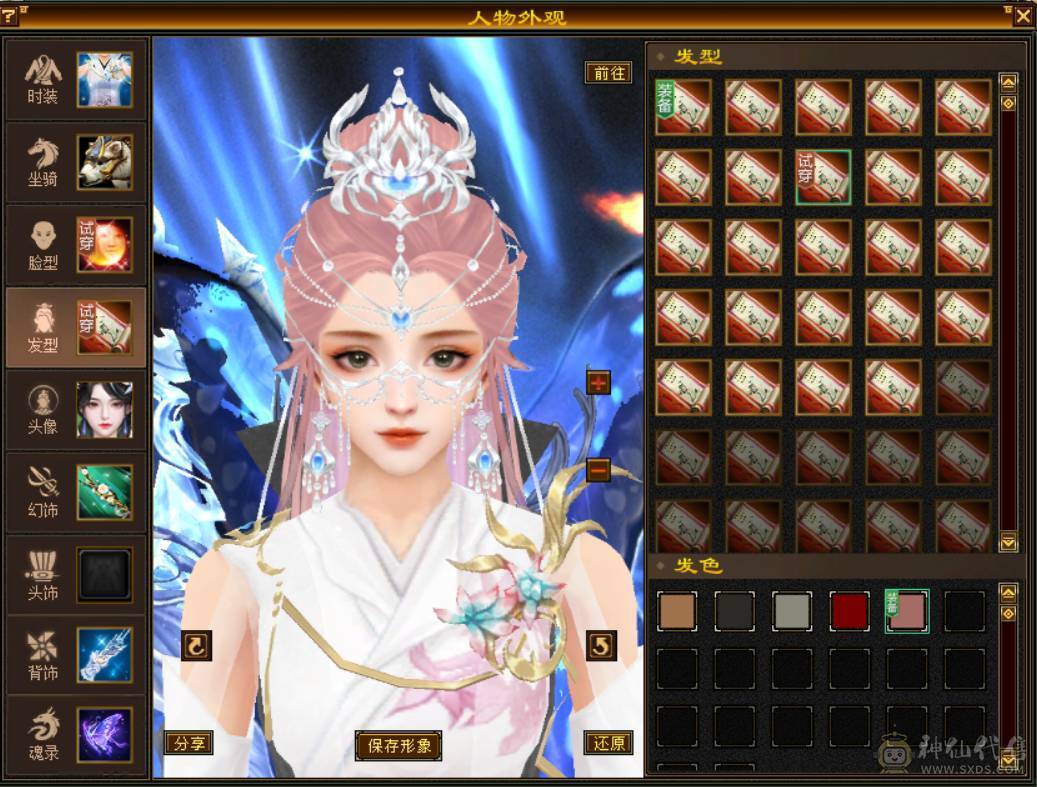Save the look with 保存形象
Viewport: 1037px width, 787px height.
pyautogui.click(x=398, y=745)
